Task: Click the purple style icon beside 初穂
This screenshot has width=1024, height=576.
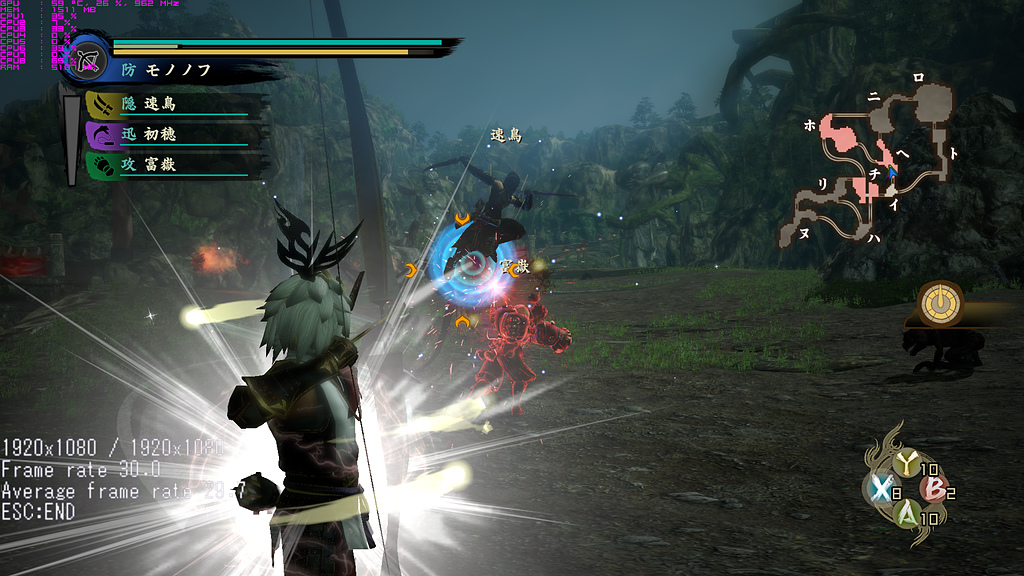Action: [x=100, y=134]
